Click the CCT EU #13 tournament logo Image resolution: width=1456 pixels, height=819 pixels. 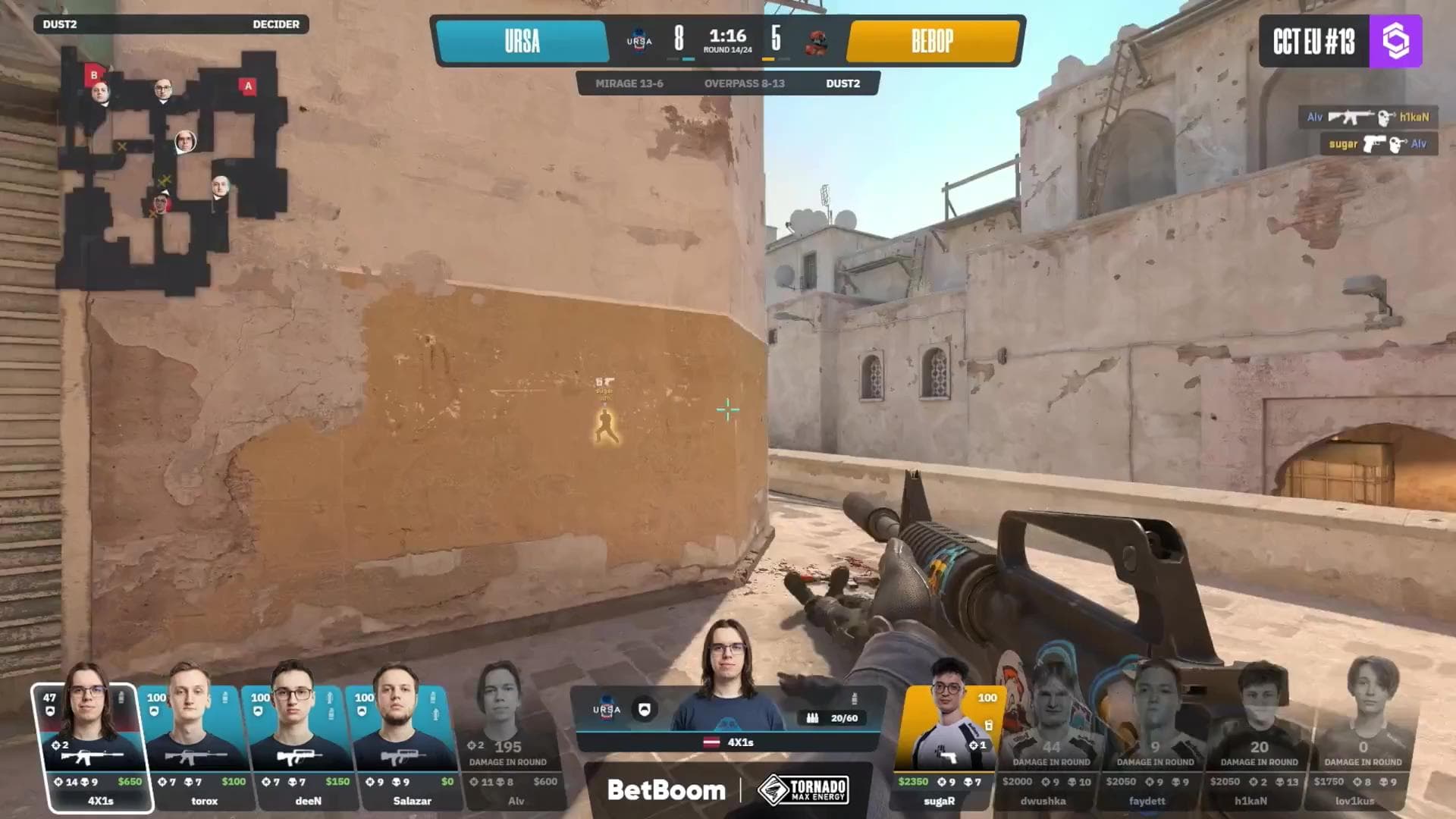click(x=1340, y=41)
